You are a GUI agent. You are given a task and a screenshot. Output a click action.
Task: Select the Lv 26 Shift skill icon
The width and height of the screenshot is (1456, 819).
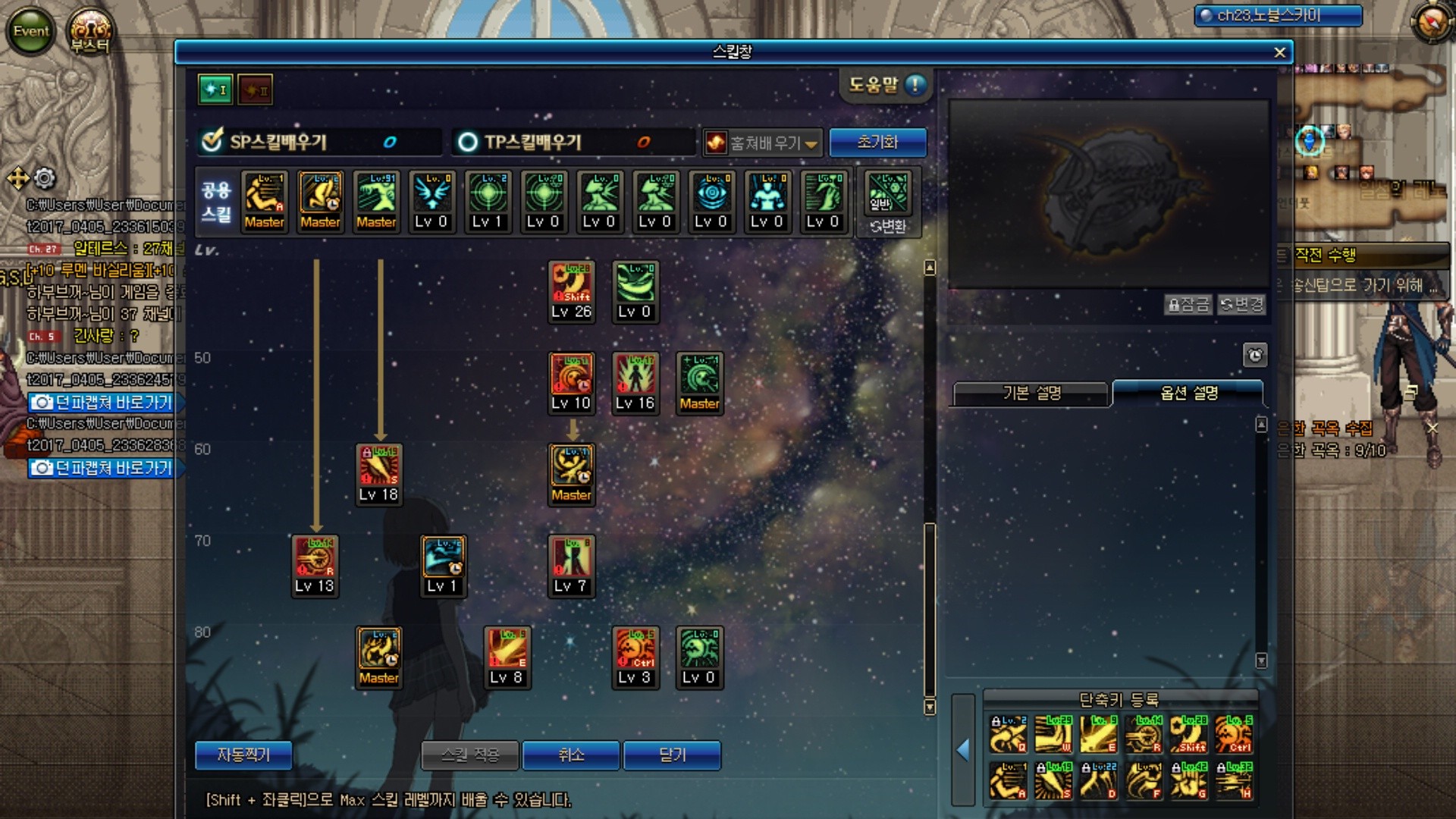click(571, 290)
